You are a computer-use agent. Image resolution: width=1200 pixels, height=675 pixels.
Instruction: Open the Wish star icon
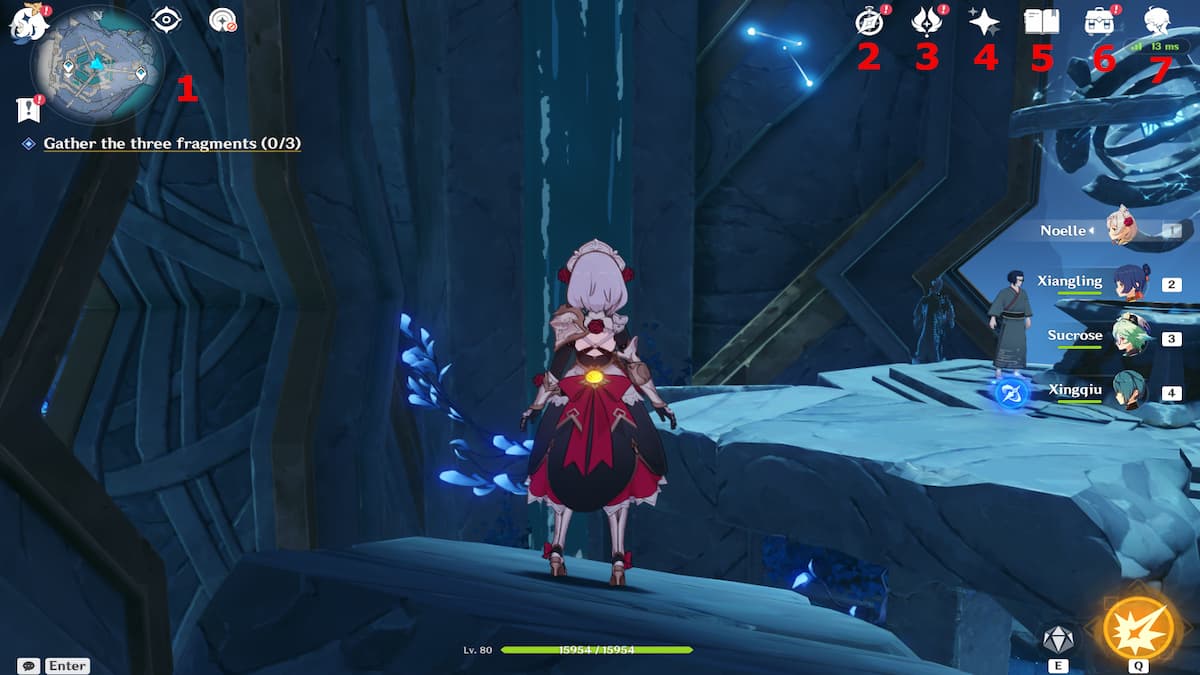tap(984, 21)
